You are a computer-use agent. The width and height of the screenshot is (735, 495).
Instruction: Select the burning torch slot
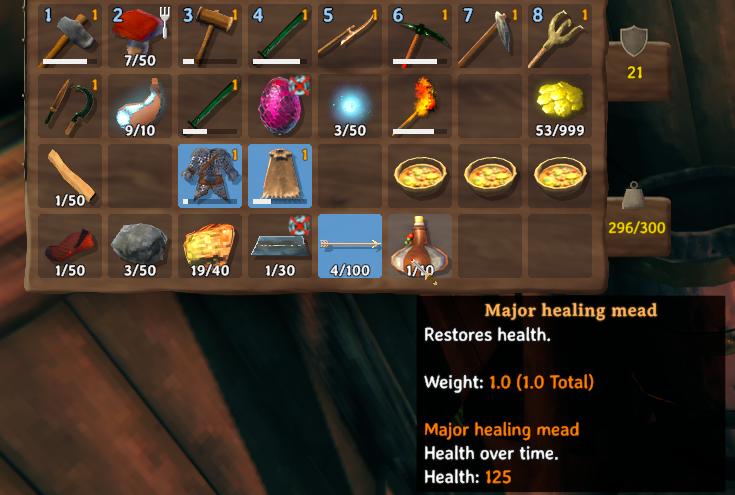click(420, 106)
